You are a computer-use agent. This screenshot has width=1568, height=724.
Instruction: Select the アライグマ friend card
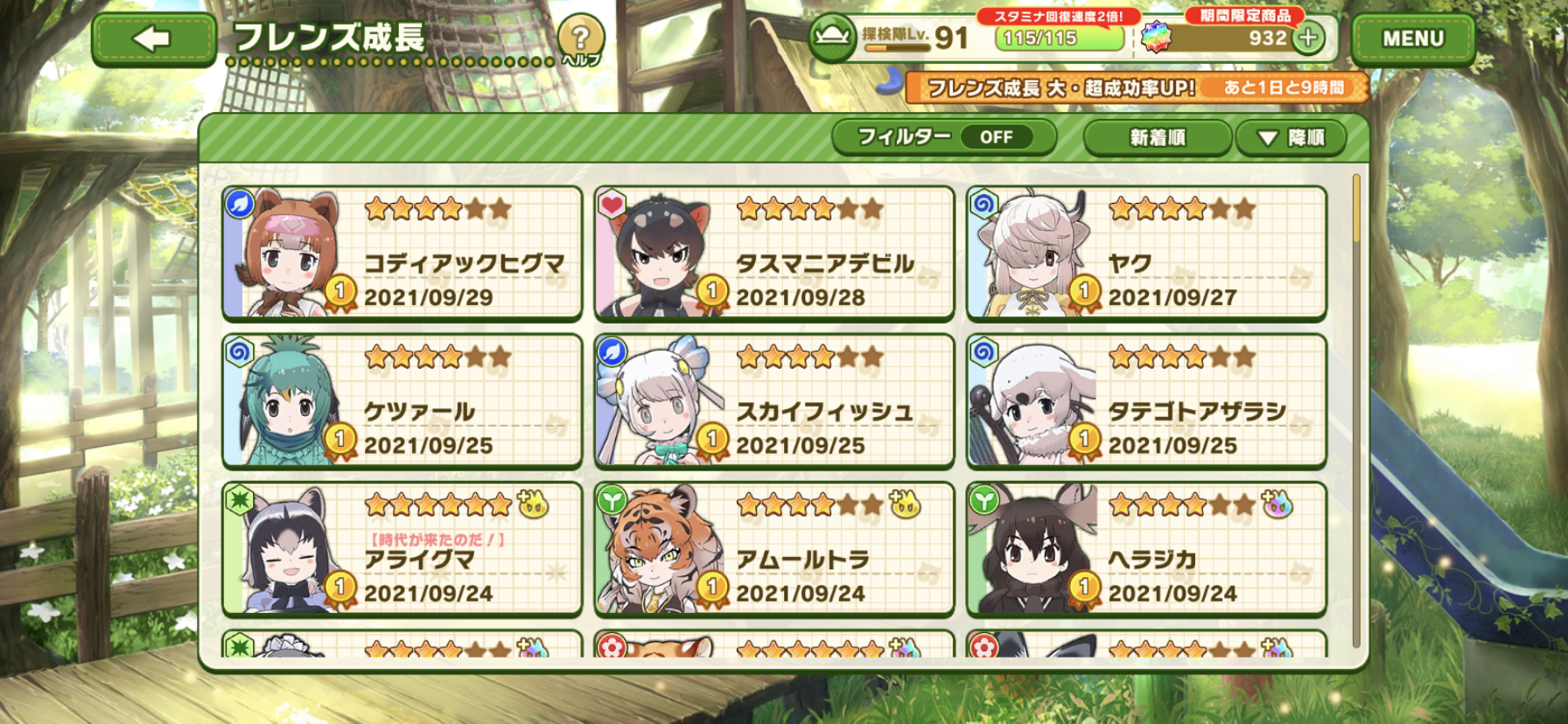[402, 548]
